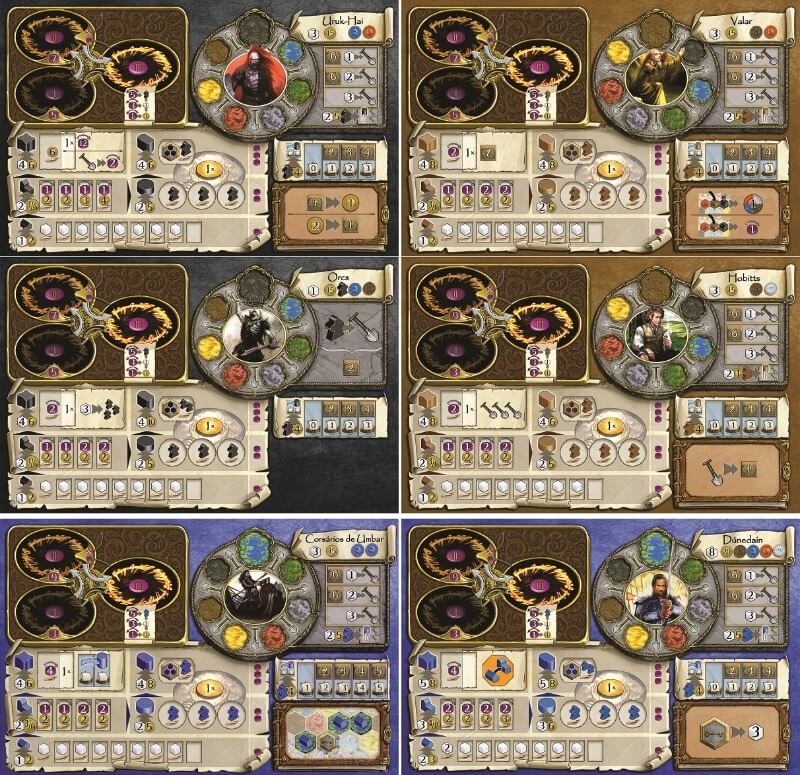Pick the Dúnedain faction board
The height and width of the screenshot is (775, 800).
(x=600, y=645)
